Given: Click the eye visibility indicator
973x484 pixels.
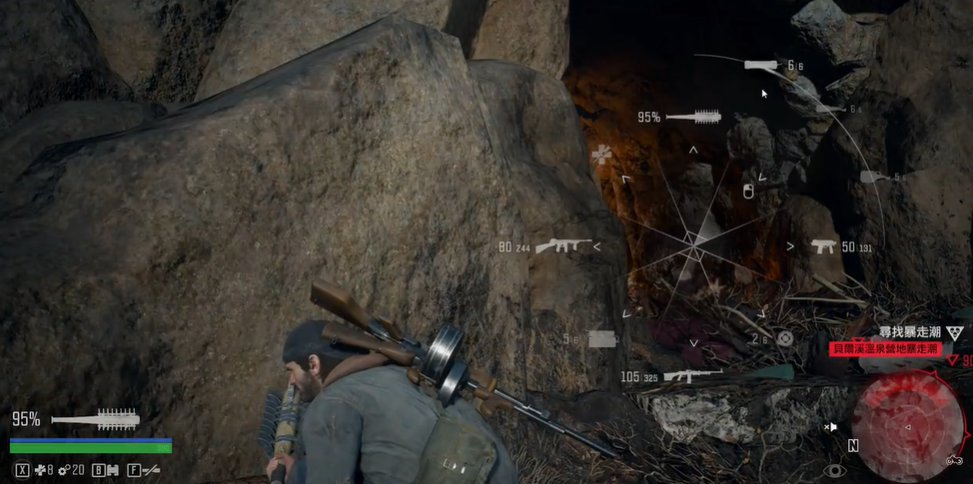Looking at the screenshot, I should coord(833,469).
